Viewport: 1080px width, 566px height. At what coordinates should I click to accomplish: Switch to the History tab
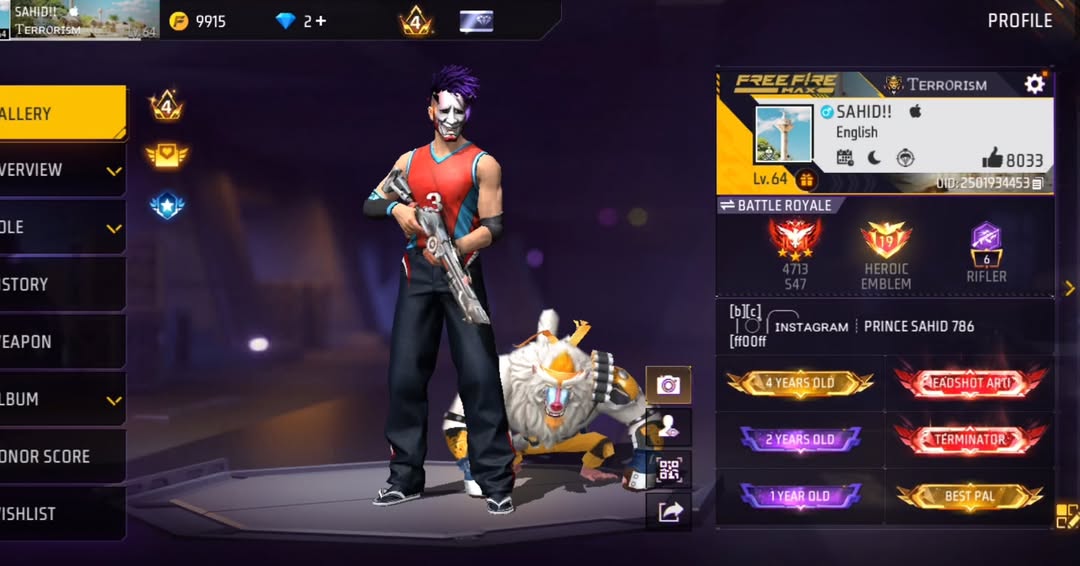tap(60, 284)
